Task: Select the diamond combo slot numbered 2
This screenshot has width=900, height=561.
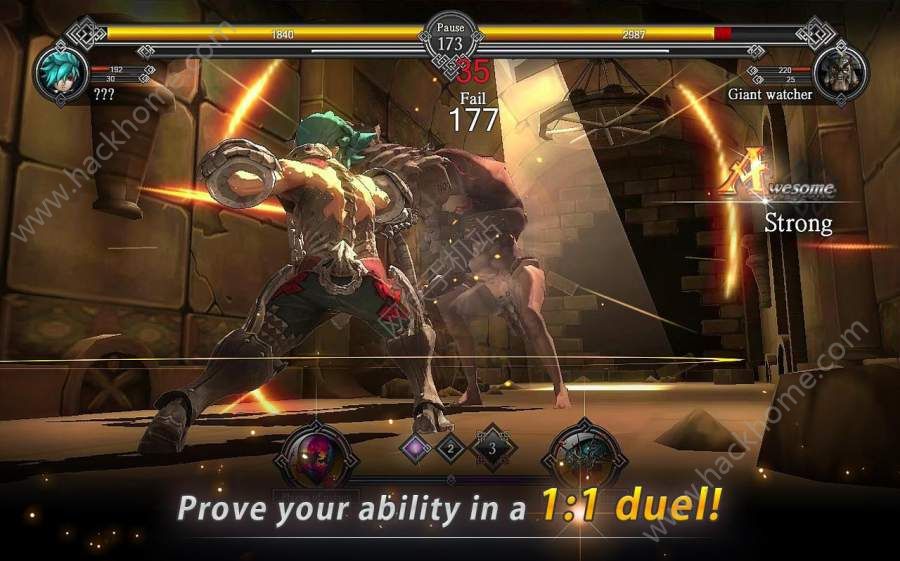Action: (451, 448)
